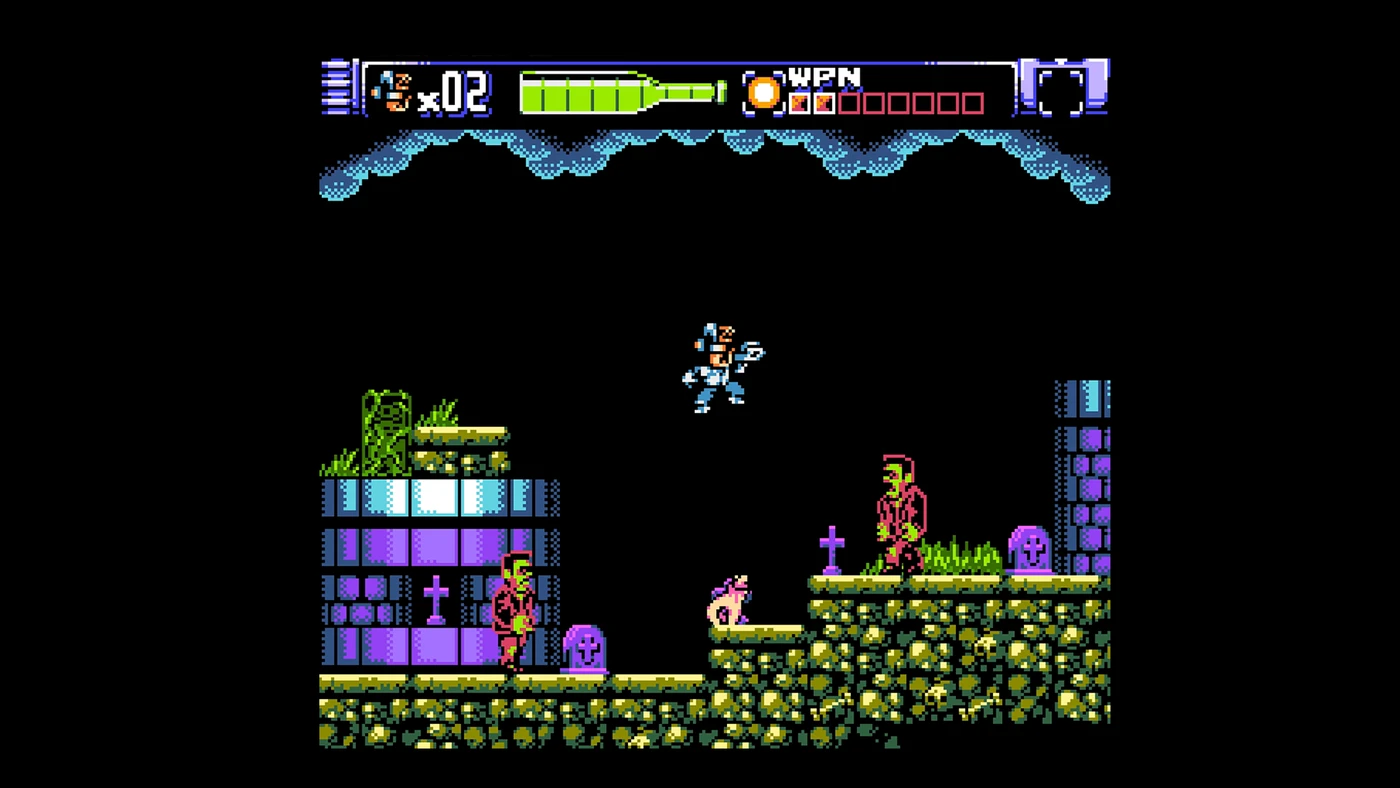Screen dimensions: 1400x788
Task: Toggle the first empty weapon slot box
Action: 848,101
